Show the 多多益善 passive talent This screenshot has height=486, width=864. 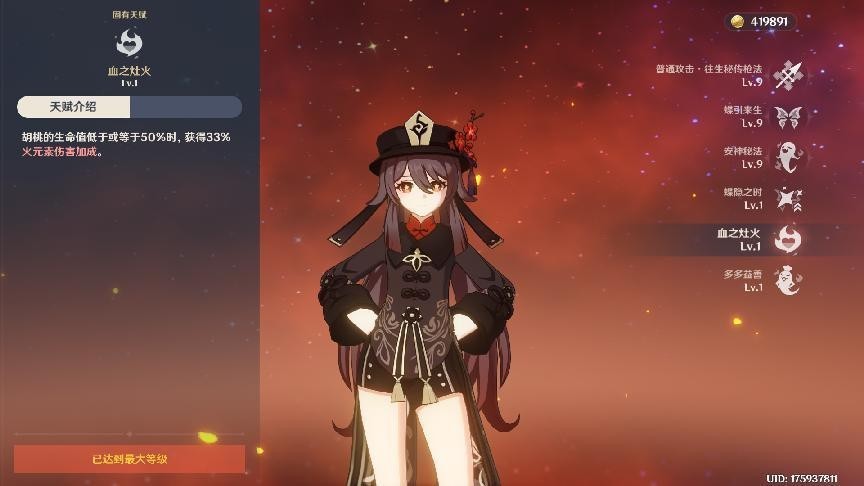[788, 280]
